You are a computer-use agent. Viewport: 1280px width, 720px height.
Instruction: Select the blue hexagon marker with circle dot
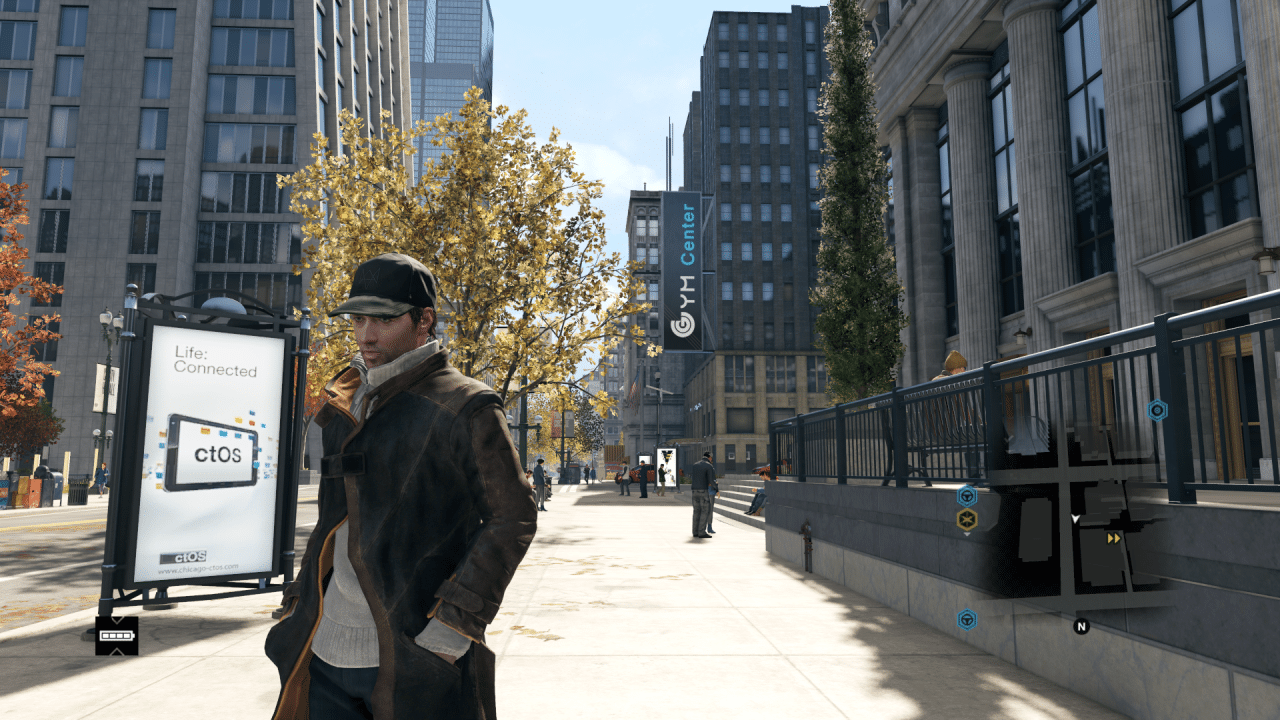(x=1157, y=410)
